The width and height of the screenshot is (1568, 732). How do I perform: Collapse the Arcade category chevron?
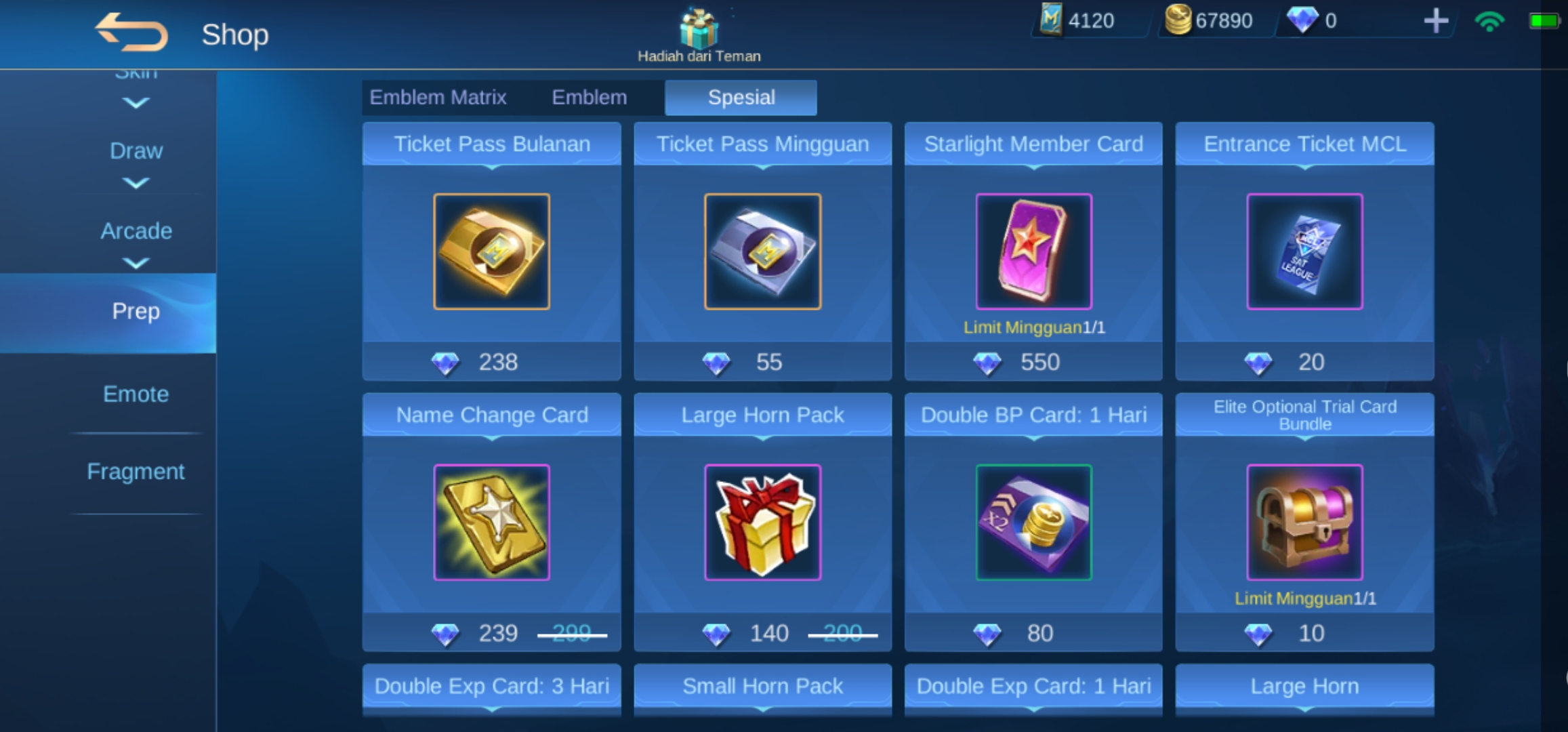[136, 263]
